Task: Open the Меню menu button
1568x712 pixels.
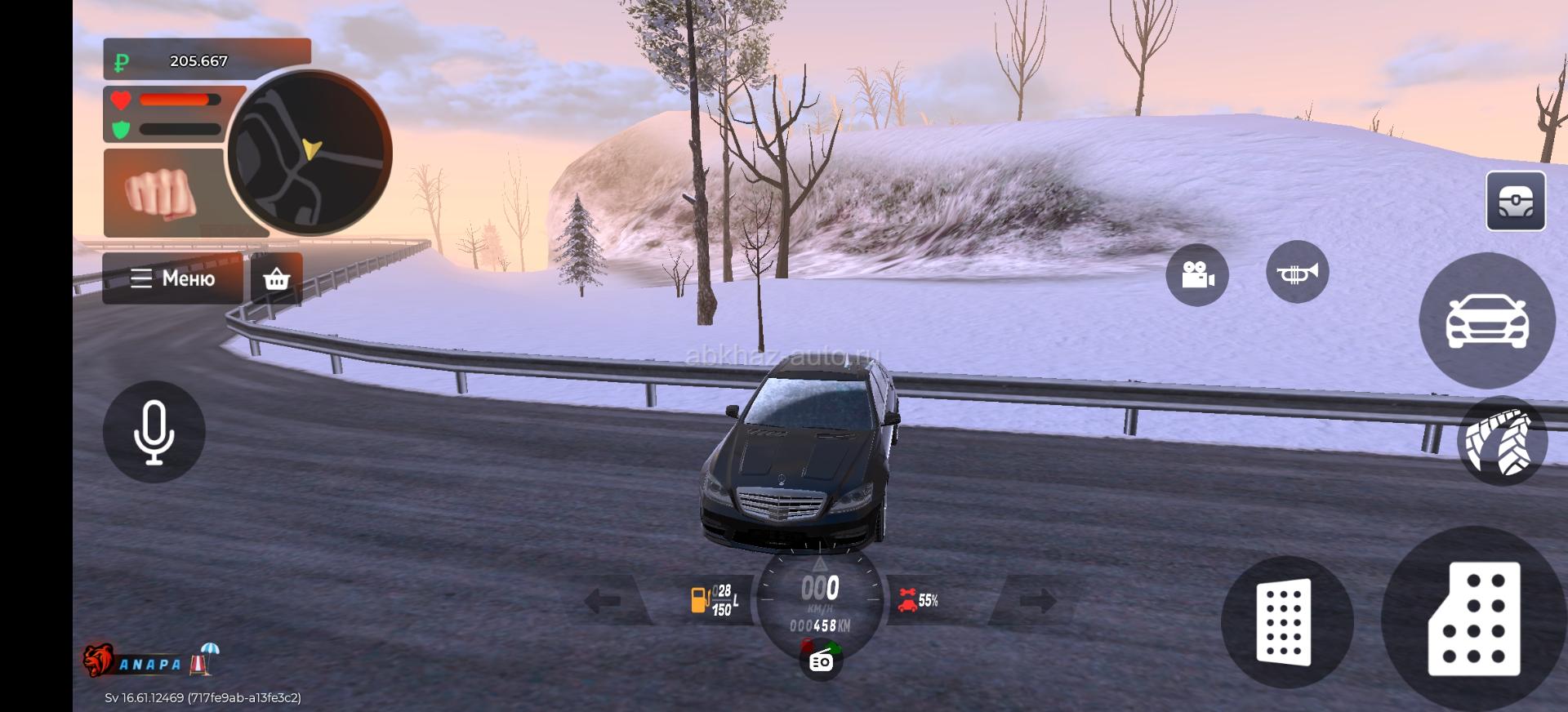Action: click(x=172, y=278)
